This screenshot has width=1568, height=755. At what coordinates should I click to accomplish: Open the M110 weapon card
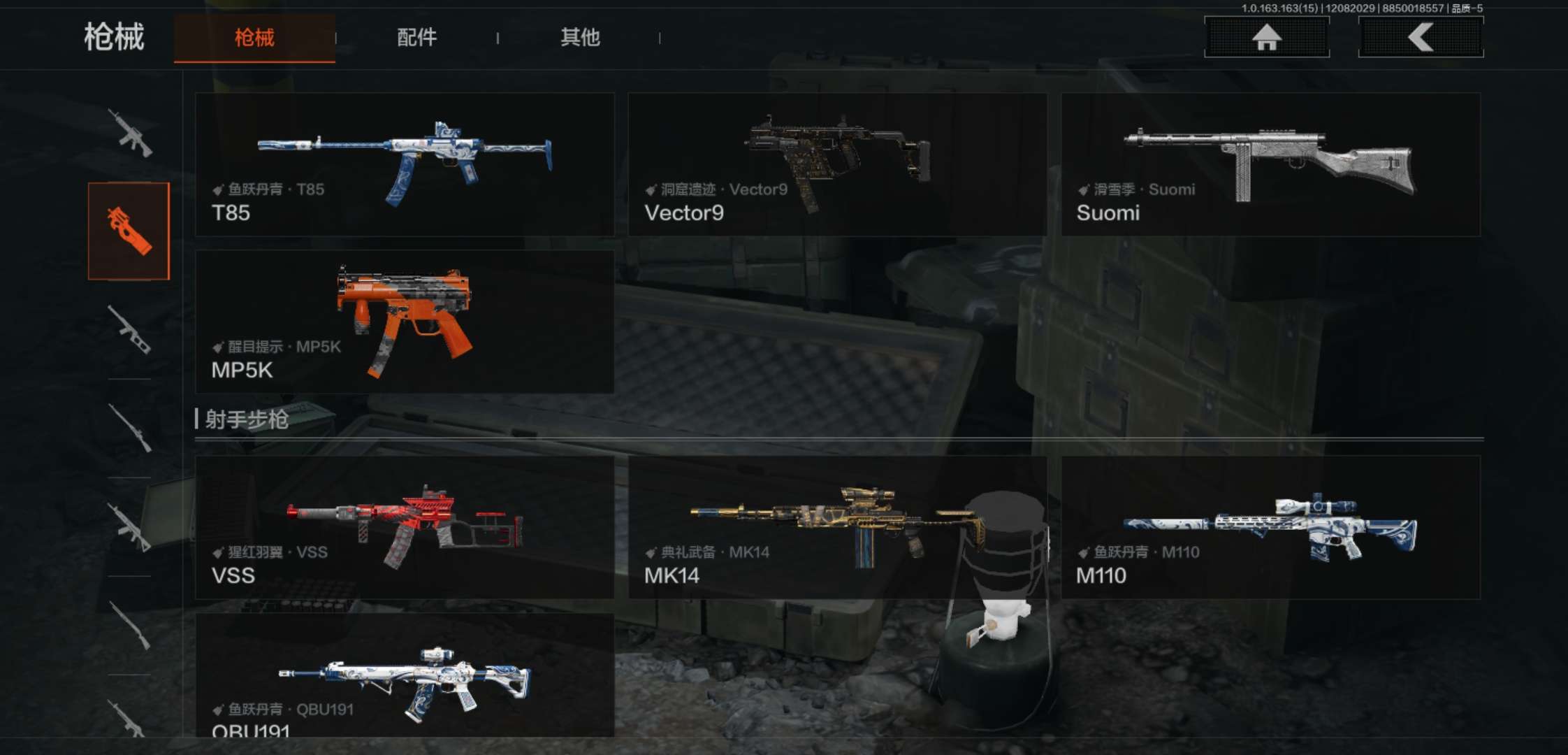(1270, 527)
